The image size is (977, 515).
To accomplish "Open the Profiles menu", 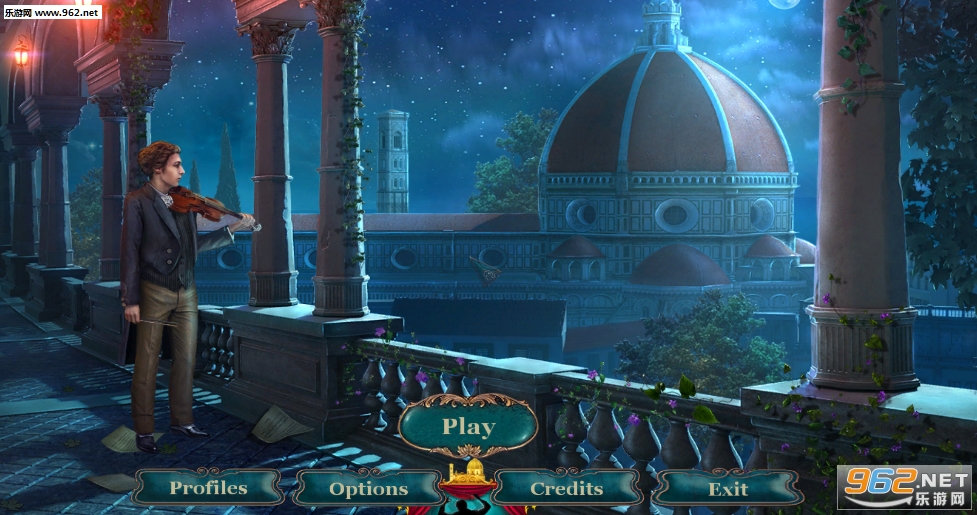I will point(208,488).
